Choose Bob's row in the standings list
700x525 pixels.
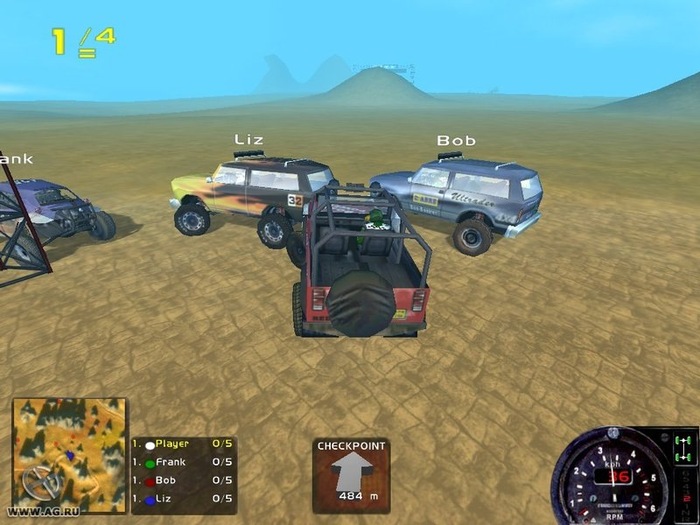pos(184,480)
